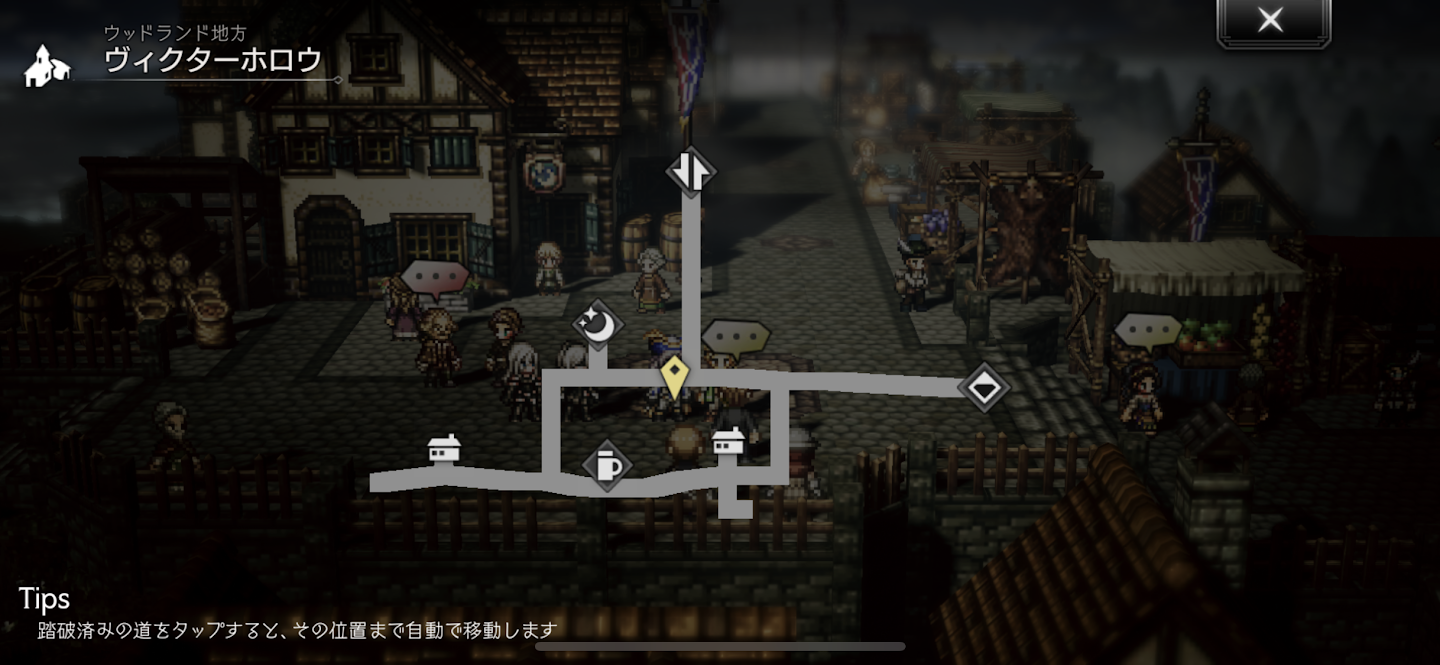The width and height of the screenshot is (1440, 665).
Task: Tap the crescent moon inn marker
Action: pyautogui.click(x=598, y=324)
